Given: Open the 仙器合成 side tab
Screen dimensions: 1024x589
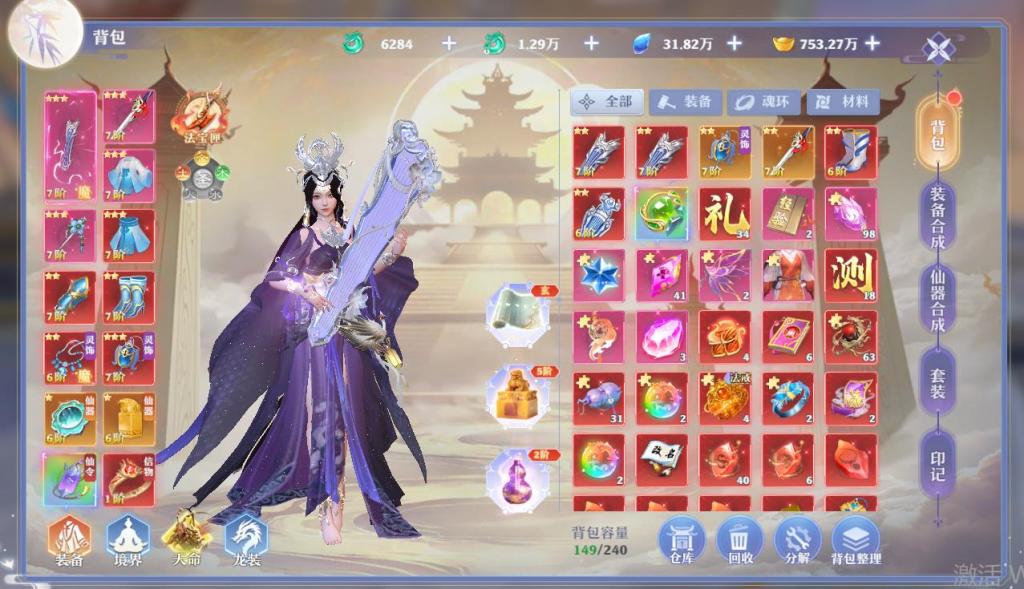Looking at the screenshot, I should (938, 300).
